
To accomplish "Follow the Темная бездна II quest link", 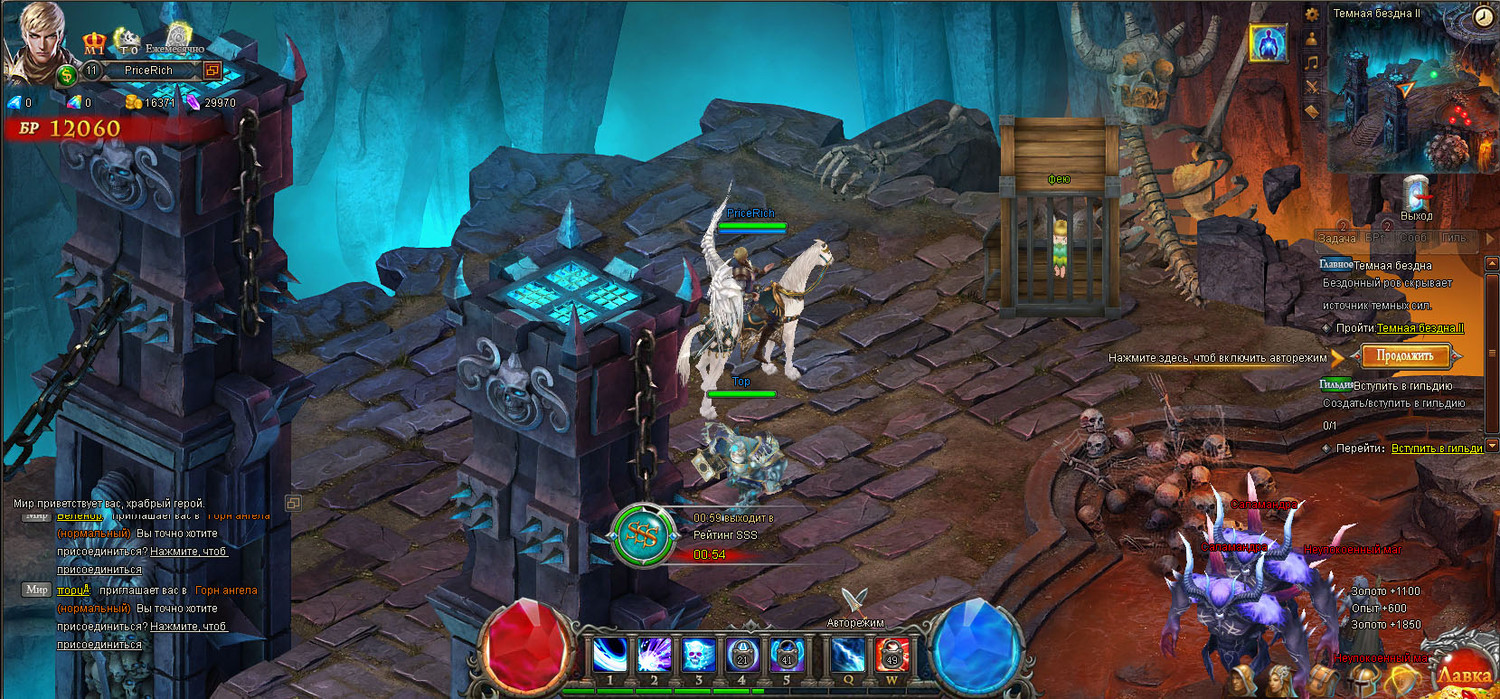I will (x=1420, y=328).
